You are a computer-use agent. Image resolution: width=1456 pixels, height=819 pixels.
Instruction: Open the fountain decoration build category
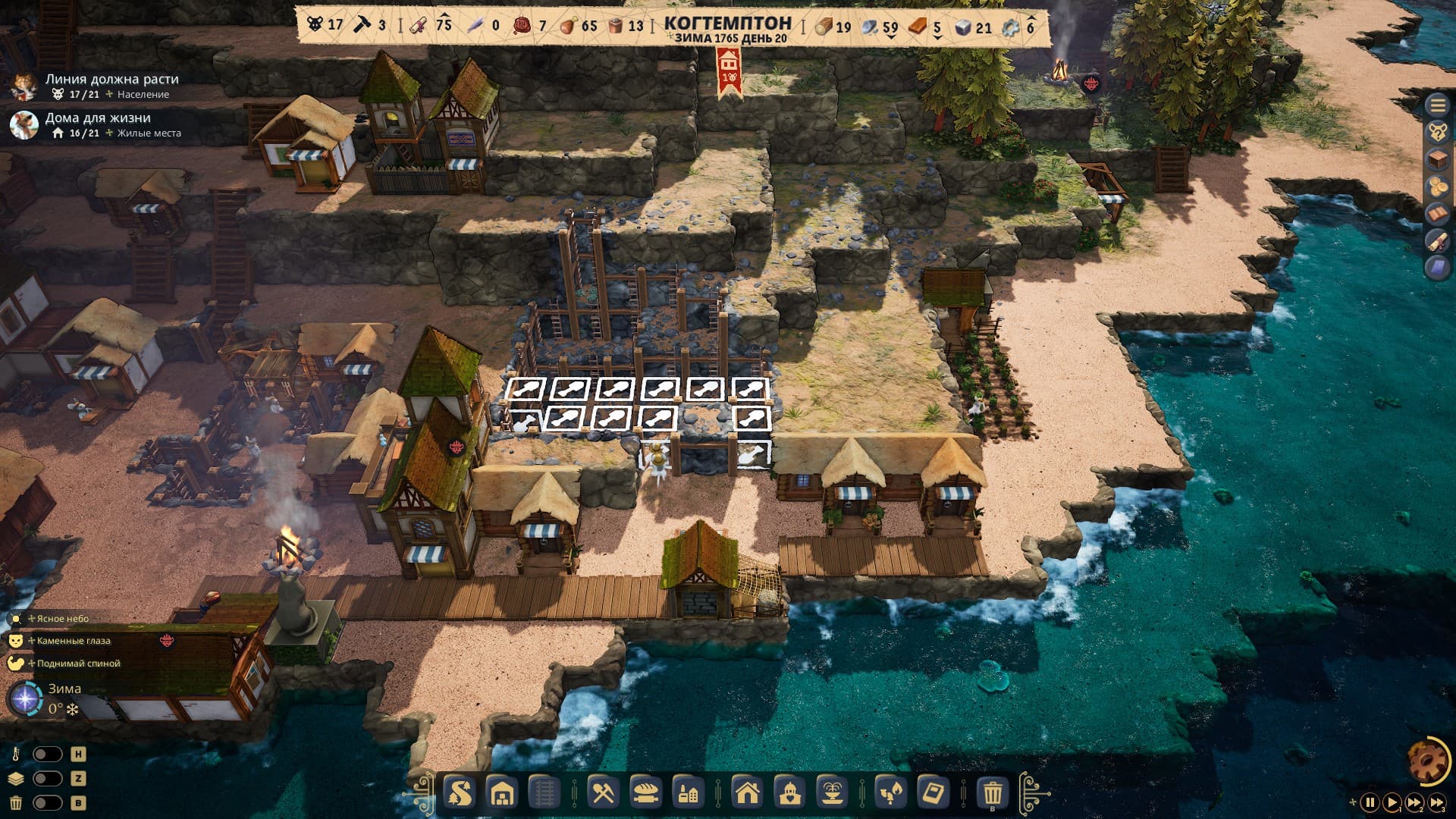(x=831, y=793)
